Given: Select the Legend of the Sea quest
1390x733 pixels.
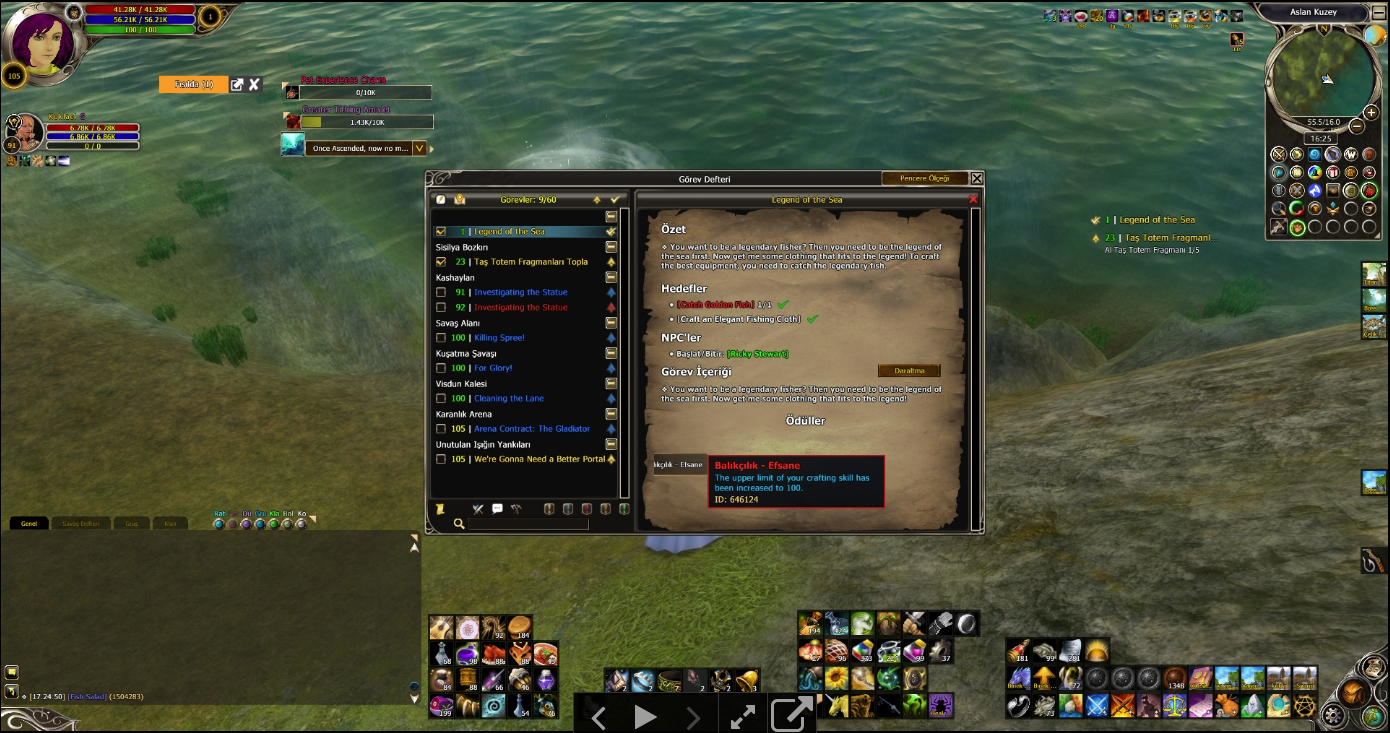Looking at the screenshot, I should point(509,232).
